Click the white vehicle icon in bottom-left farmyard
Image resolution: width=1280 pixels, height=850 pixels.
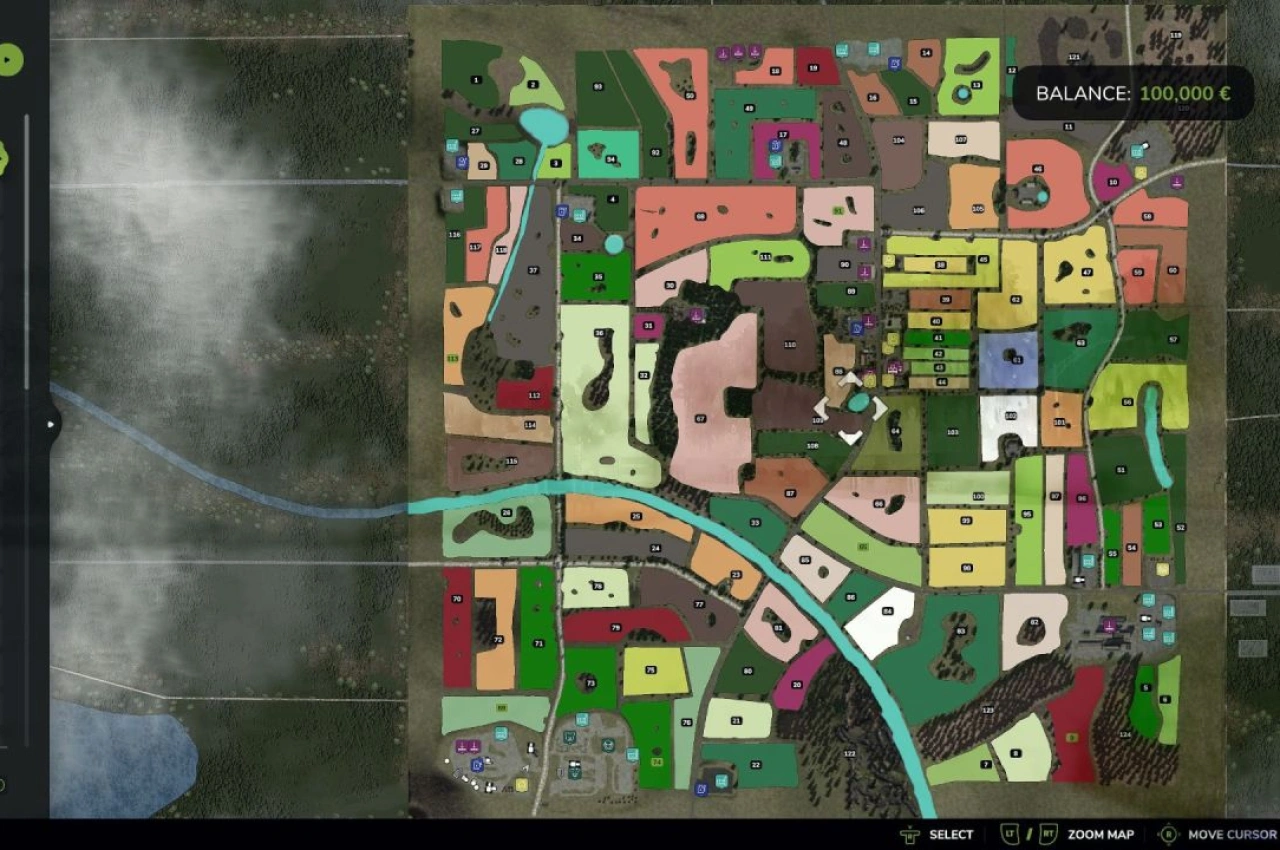pyautogui.click(x=531, y=748)
